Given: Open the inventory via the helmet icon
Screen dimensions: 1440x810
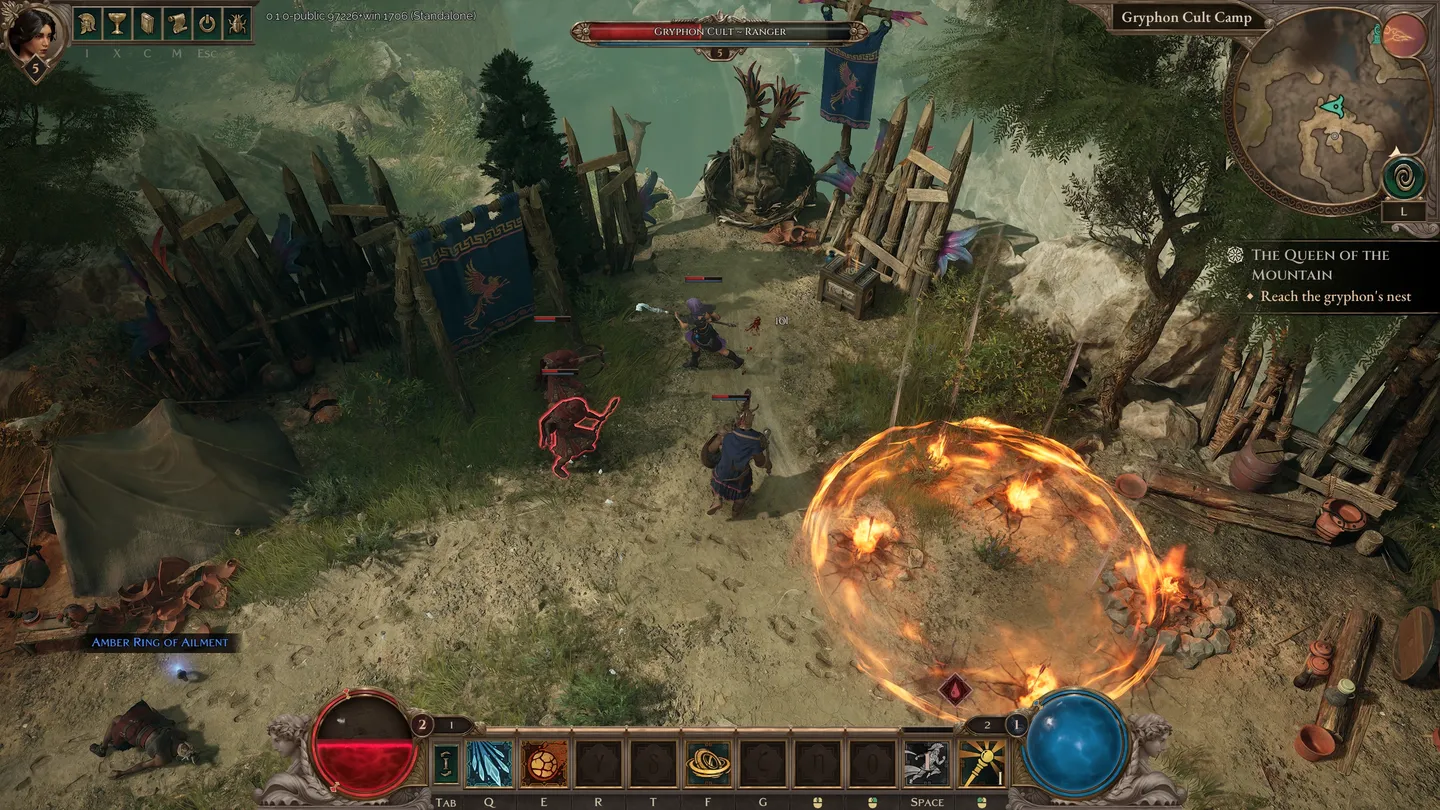Looking at the screenshot, I should click(x=86, y=22).
